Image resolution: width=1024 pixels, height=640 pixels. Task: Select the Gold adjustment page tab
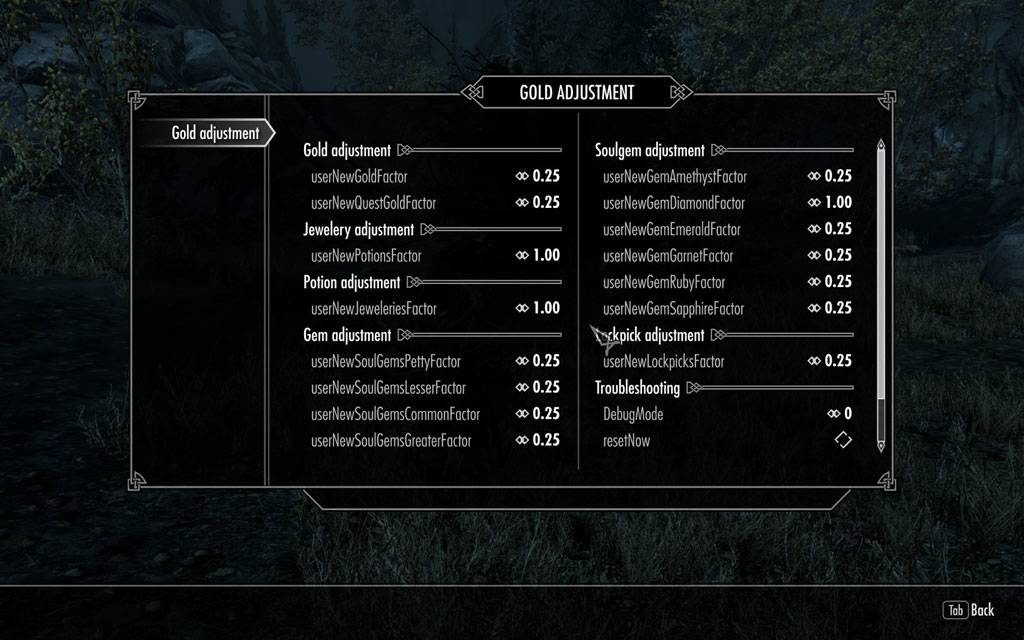coord(215,133)
